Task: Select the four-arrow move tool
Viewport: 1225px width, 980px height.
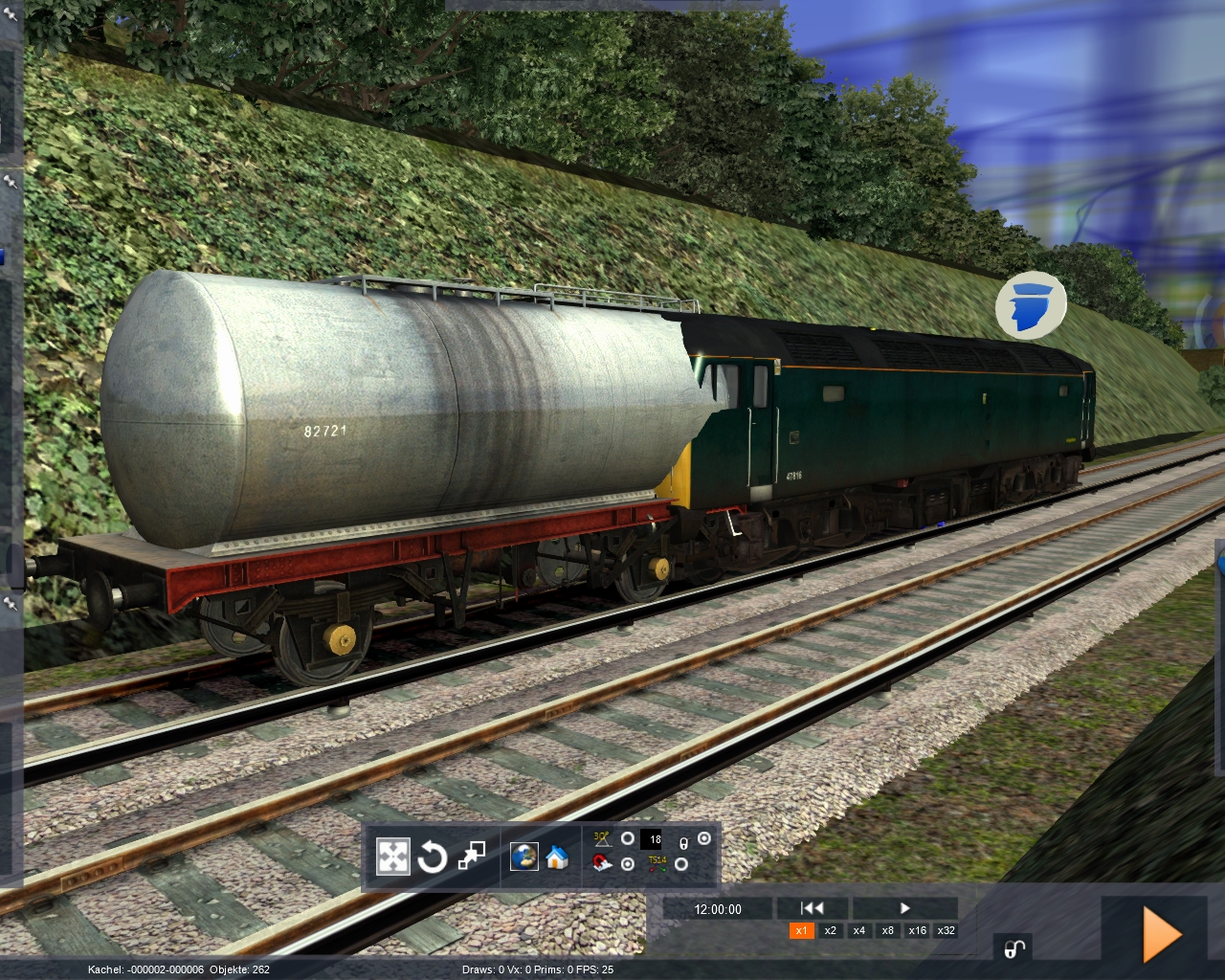Action: click(392, 857)
